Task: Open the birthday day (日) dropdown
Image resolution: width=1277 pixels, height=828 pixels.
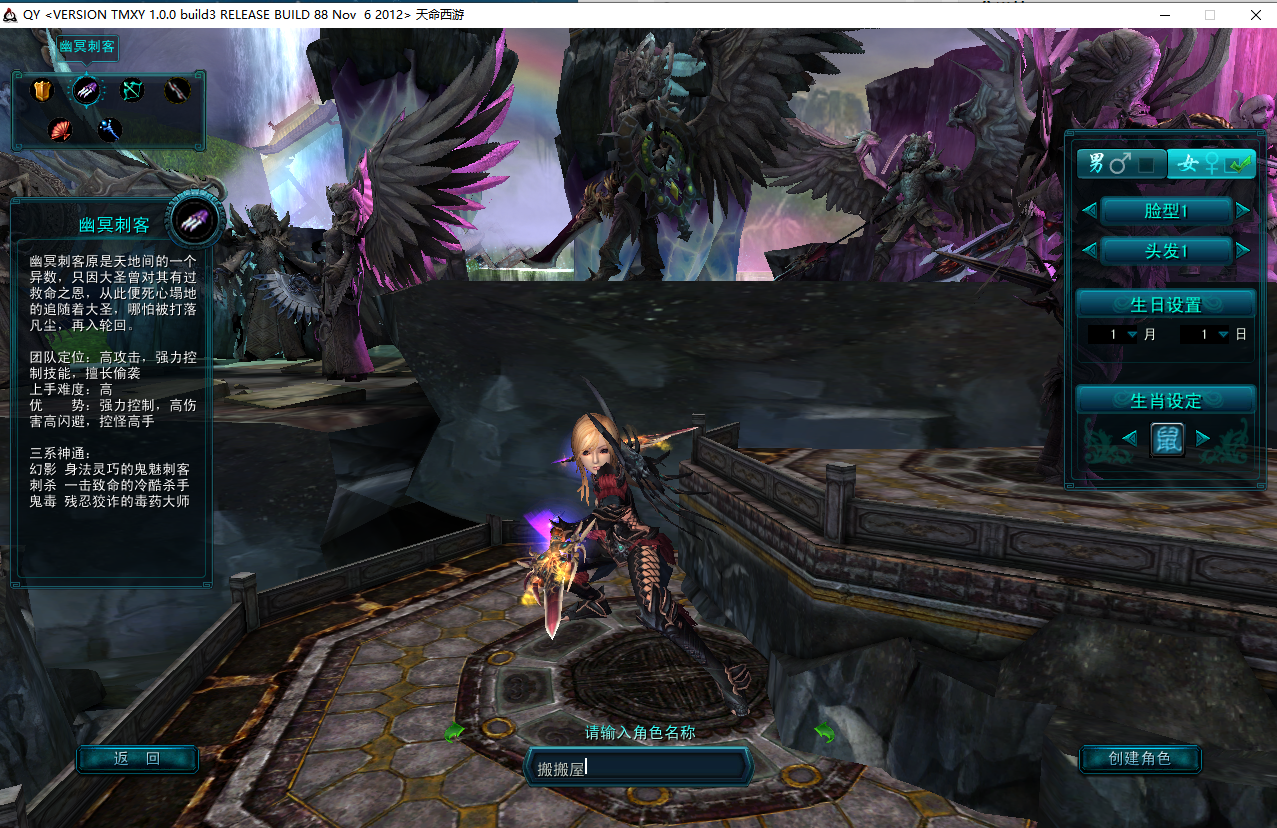Action: click(x=1222, y=335)
